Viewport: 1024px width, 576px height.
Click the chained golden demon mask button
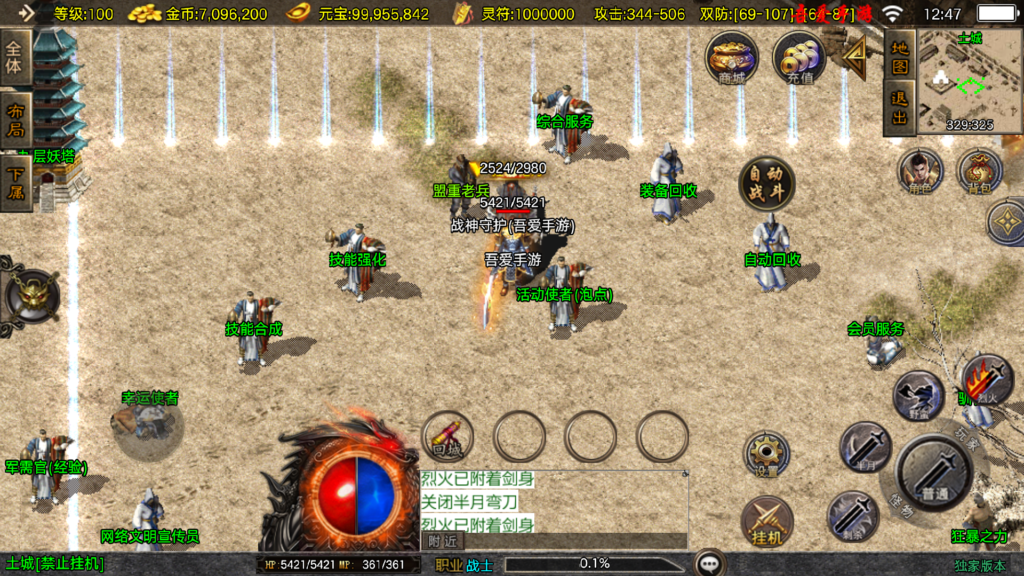32,295
